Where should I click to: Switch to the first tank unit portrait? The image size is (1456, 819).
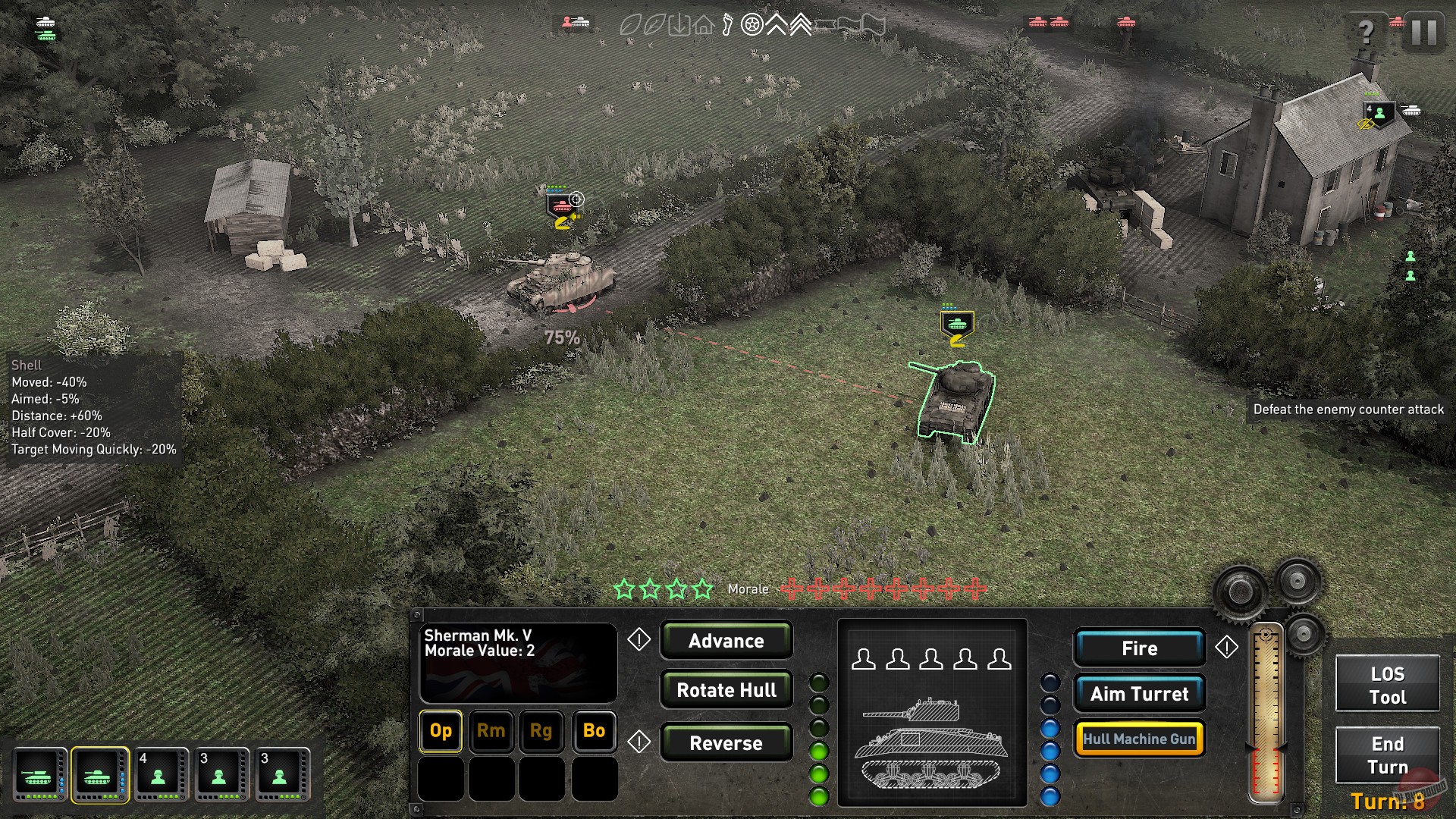click(40, 775)
